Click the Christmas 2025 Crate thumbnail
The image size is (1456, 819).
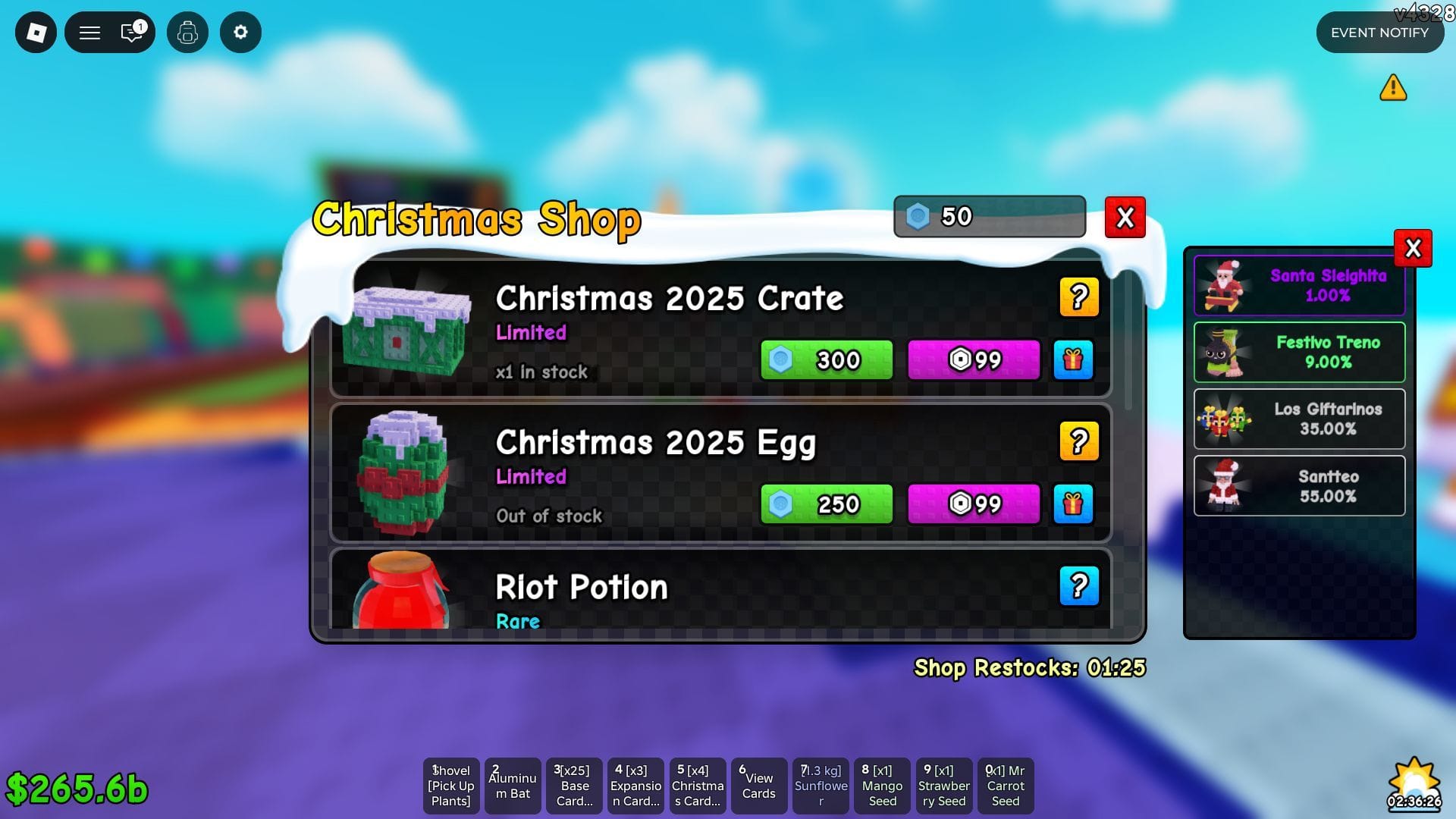coord(407,332)
